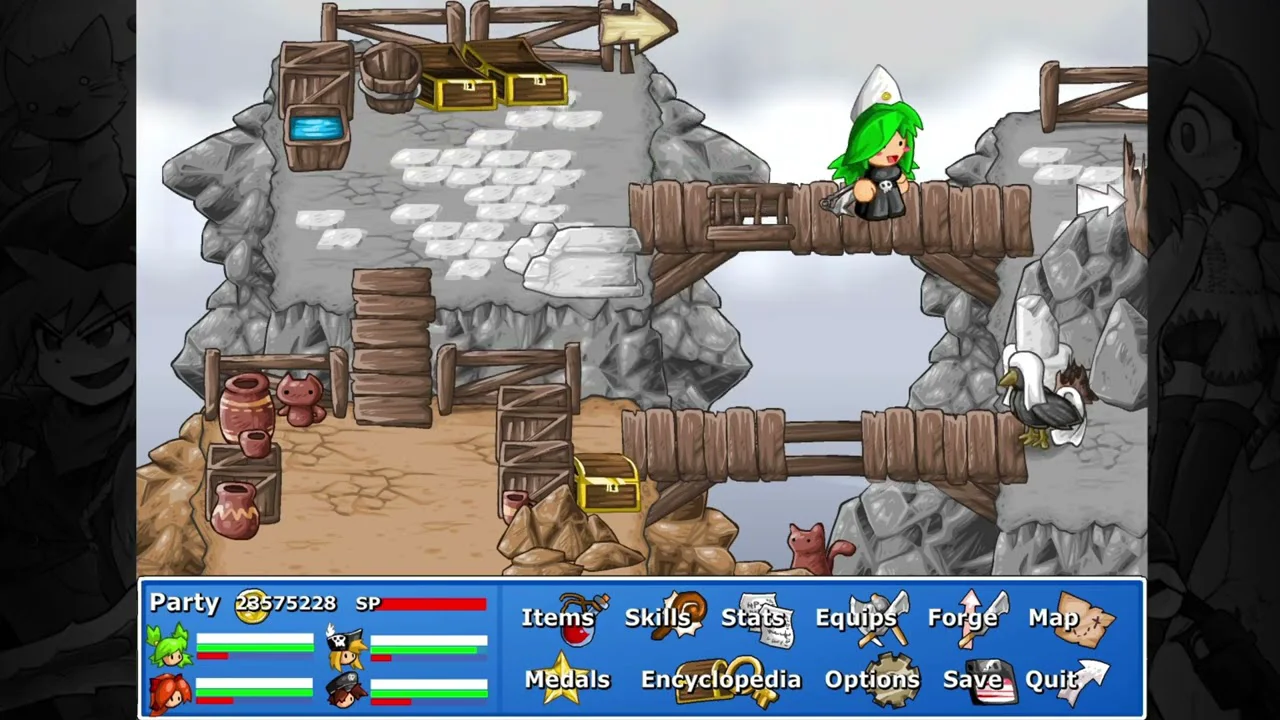Select the red-haired party member portrait
Viewport: 1280px width, 720px height.
(170, 690)
